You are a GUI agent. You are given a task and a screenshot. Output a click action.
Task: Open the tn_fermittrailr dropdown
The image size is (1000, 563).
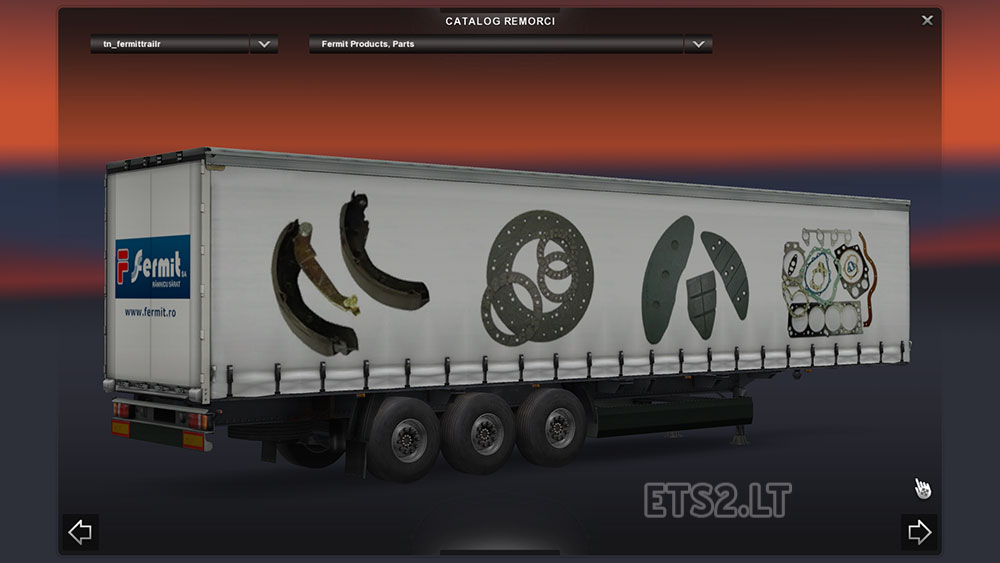click(x=264, y=44)
